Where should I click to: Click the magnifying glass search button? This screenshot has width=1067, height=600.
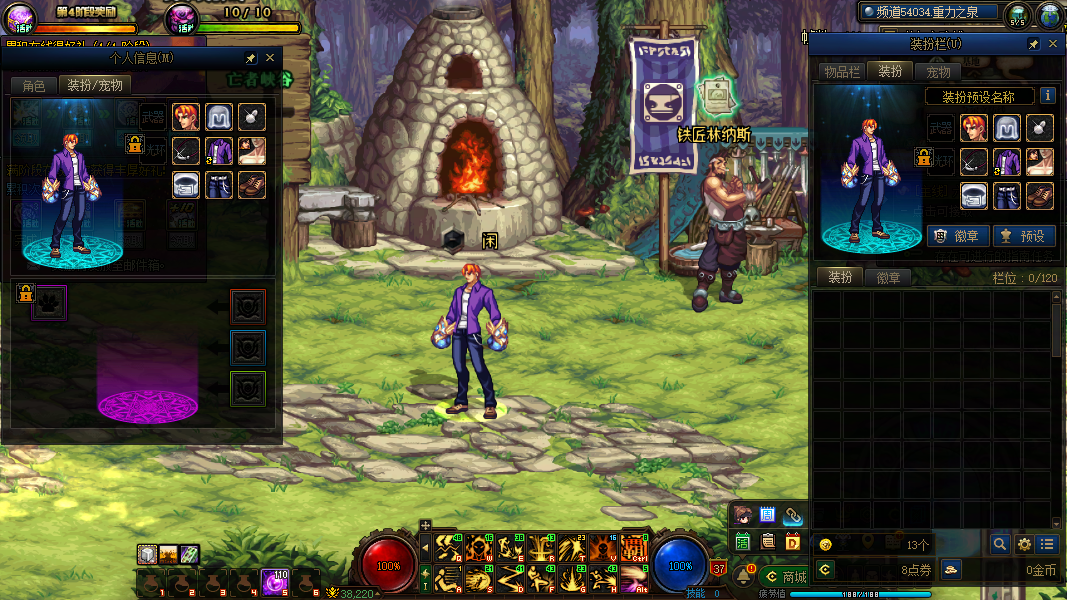click(999, 544)
